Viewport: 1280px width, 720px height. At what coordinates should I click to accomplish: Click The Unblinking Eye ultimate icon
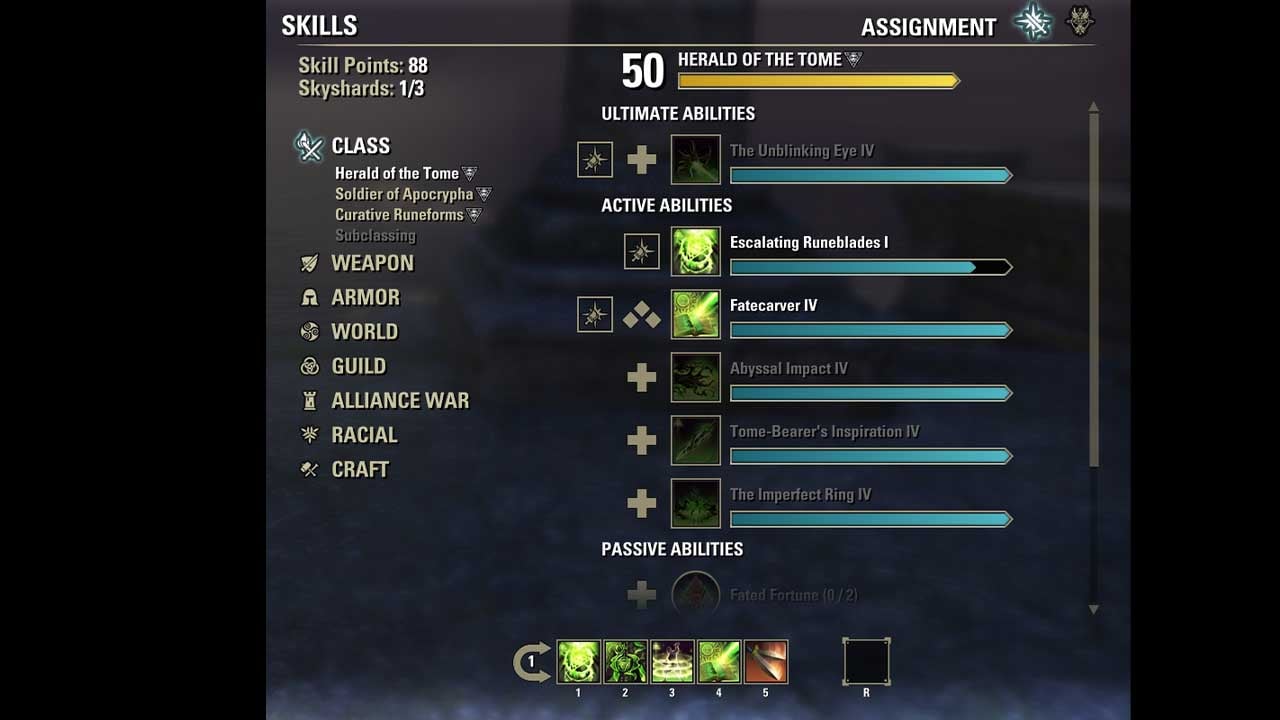[695, 159]
